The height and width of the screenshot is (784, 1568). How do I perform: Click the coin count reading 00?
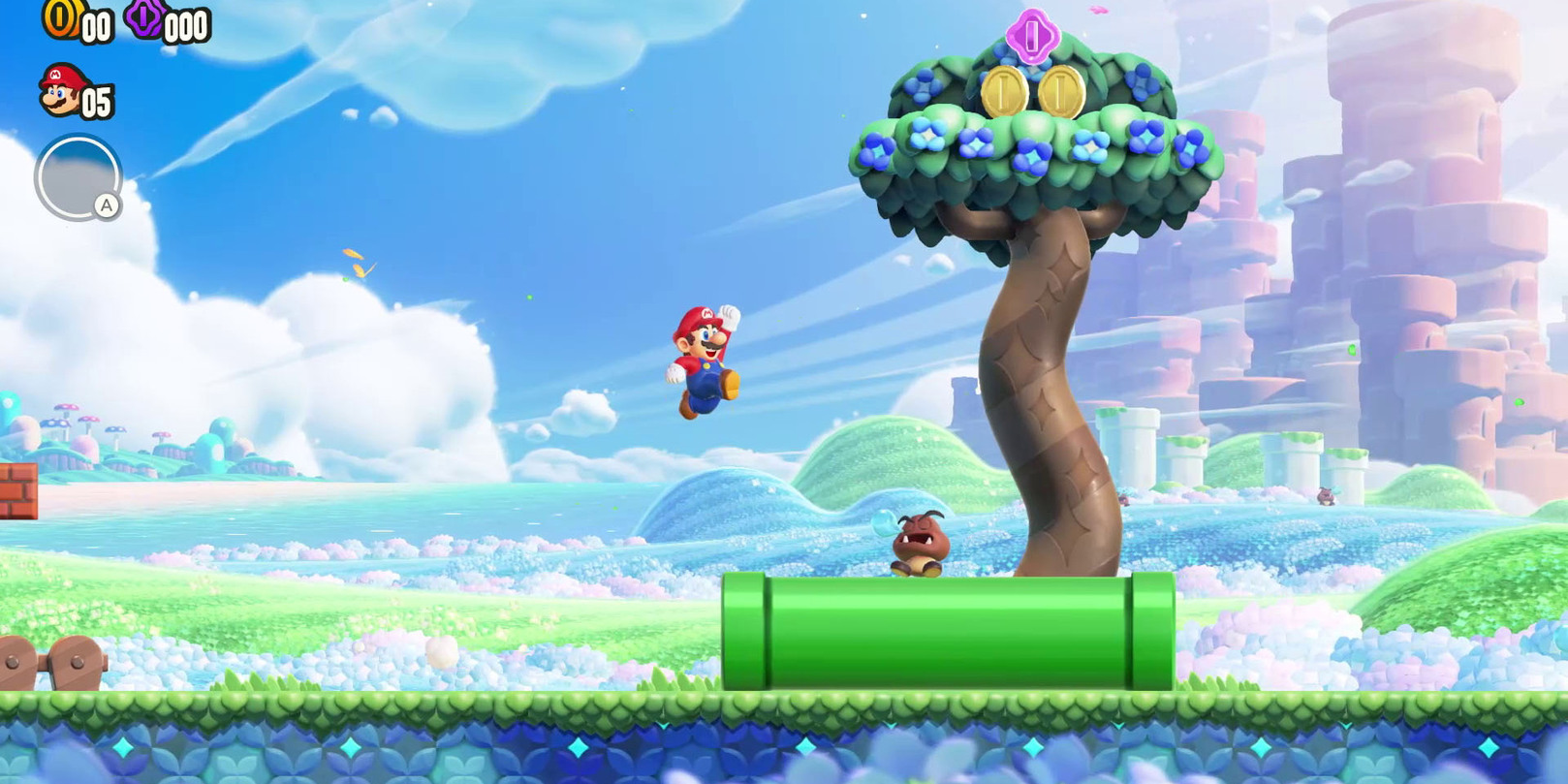click(96, 25)
